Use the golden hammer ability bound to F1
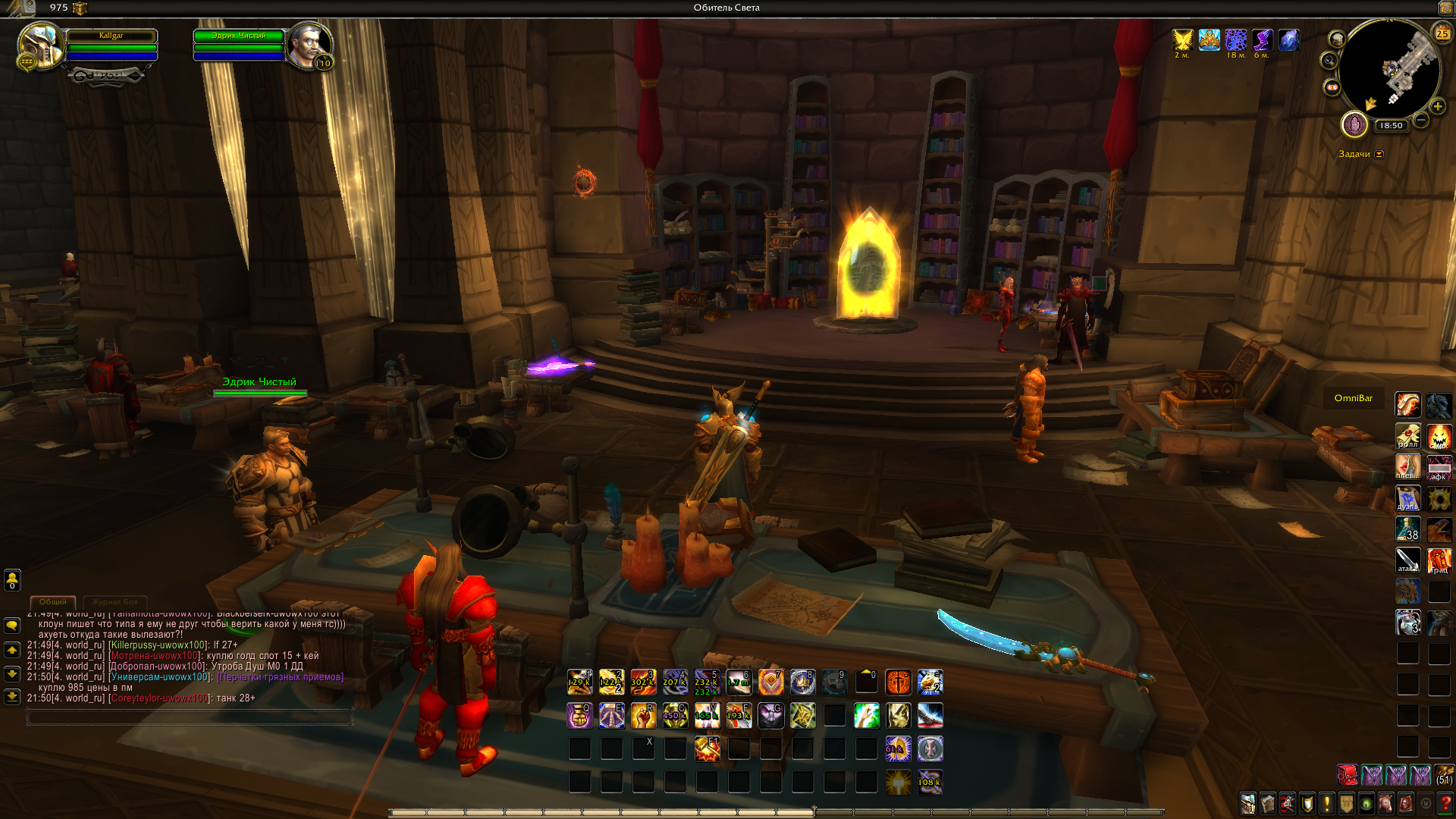The image size is (1456, 819). pos(707,748)
